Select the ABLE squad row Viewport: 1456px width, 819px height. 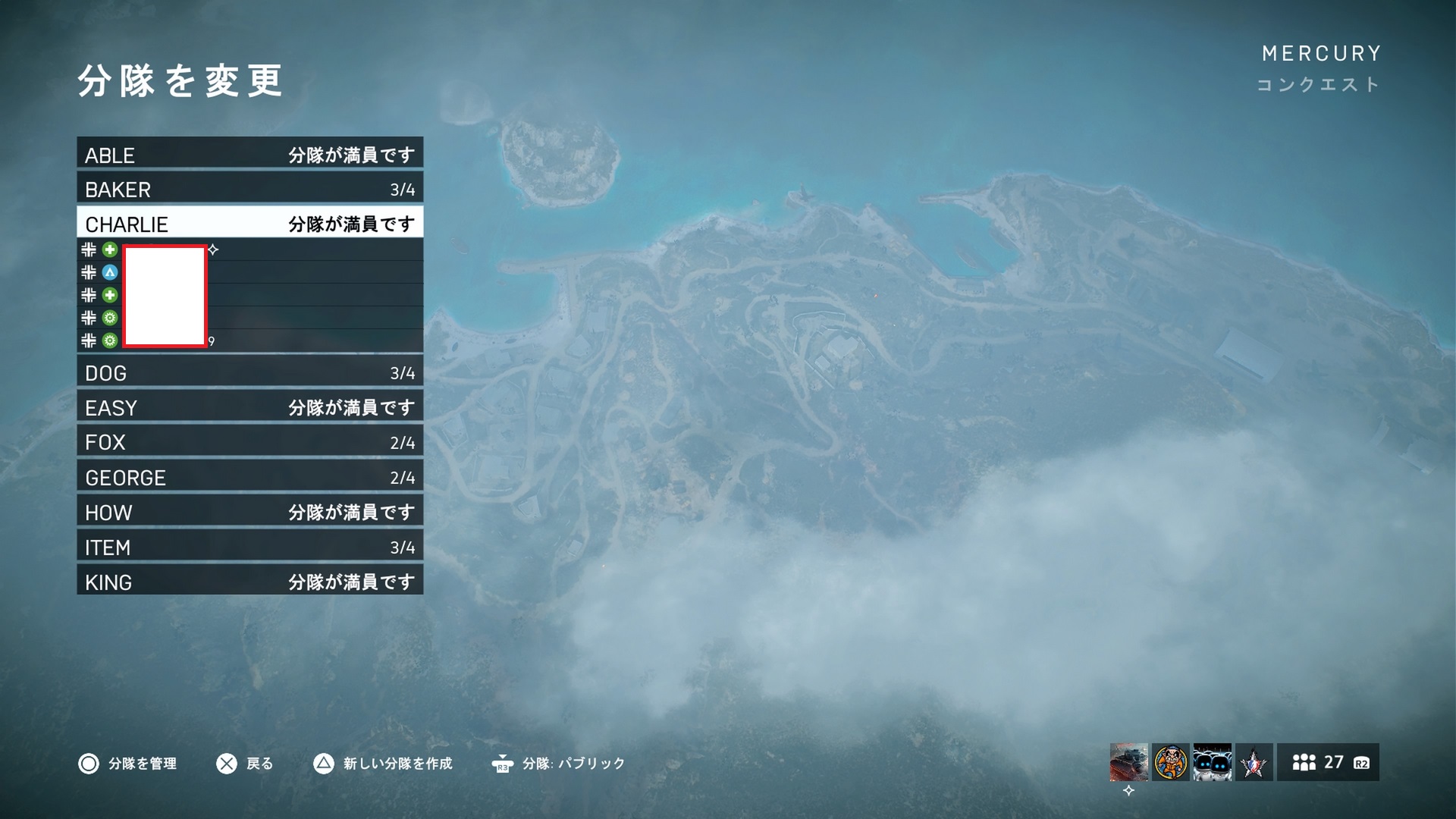[249, 154]
